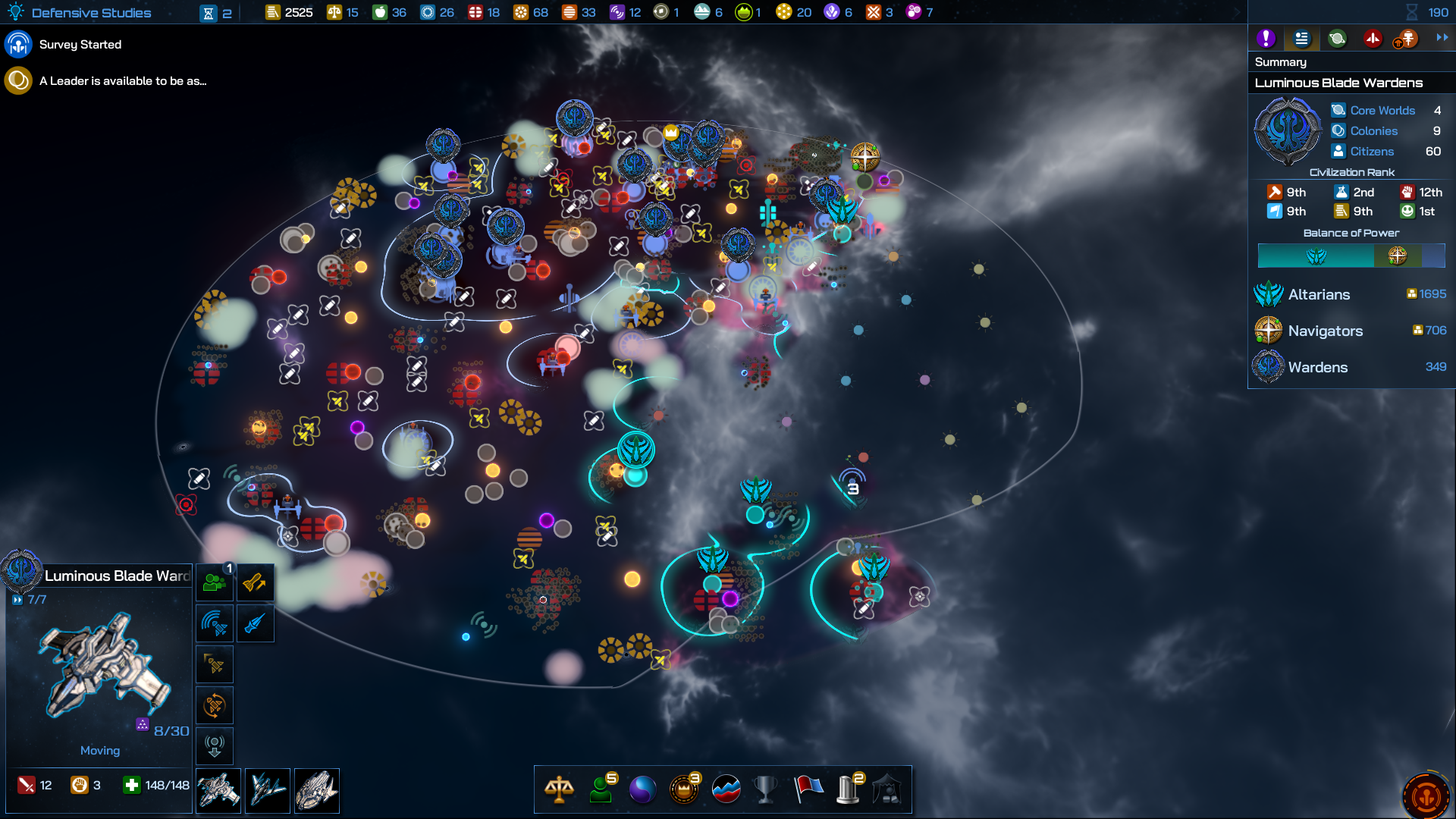Collapse the side panel with double arrows
The image size is (1456, 819).
tap(1442, 37)
